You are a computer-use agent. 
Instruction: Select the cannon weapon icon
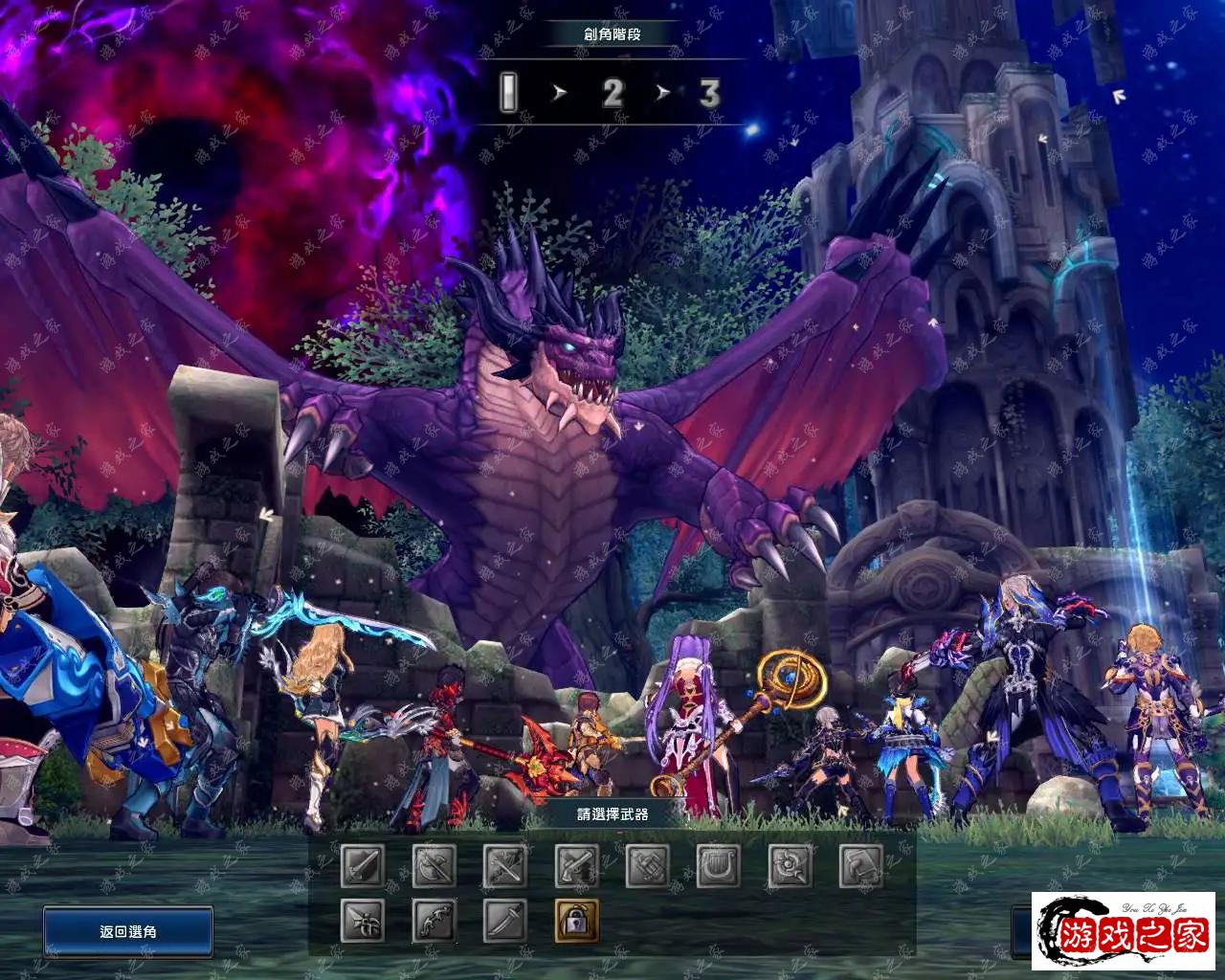[647, 867]
